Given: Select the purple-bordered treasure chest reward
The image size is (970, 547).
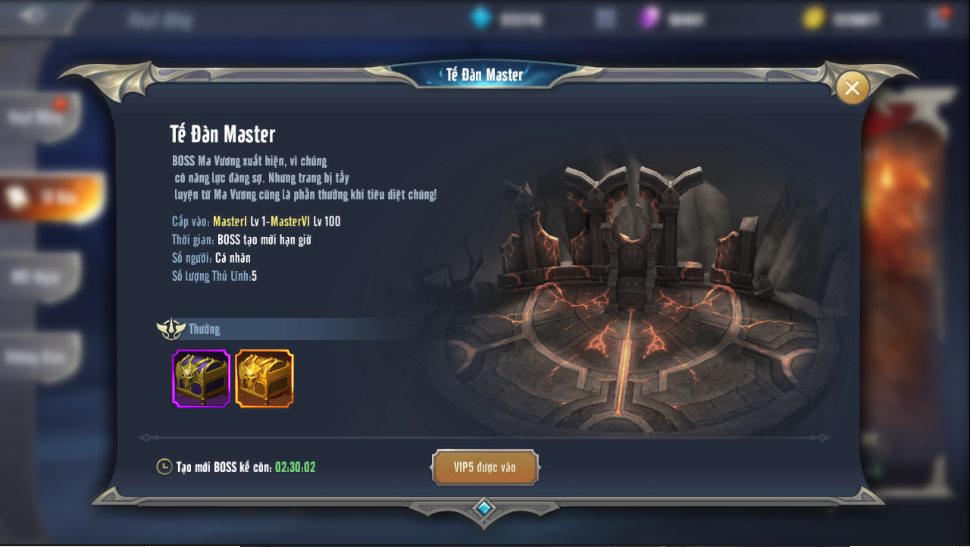Looking at the screenshot, I should coord(201,378).
